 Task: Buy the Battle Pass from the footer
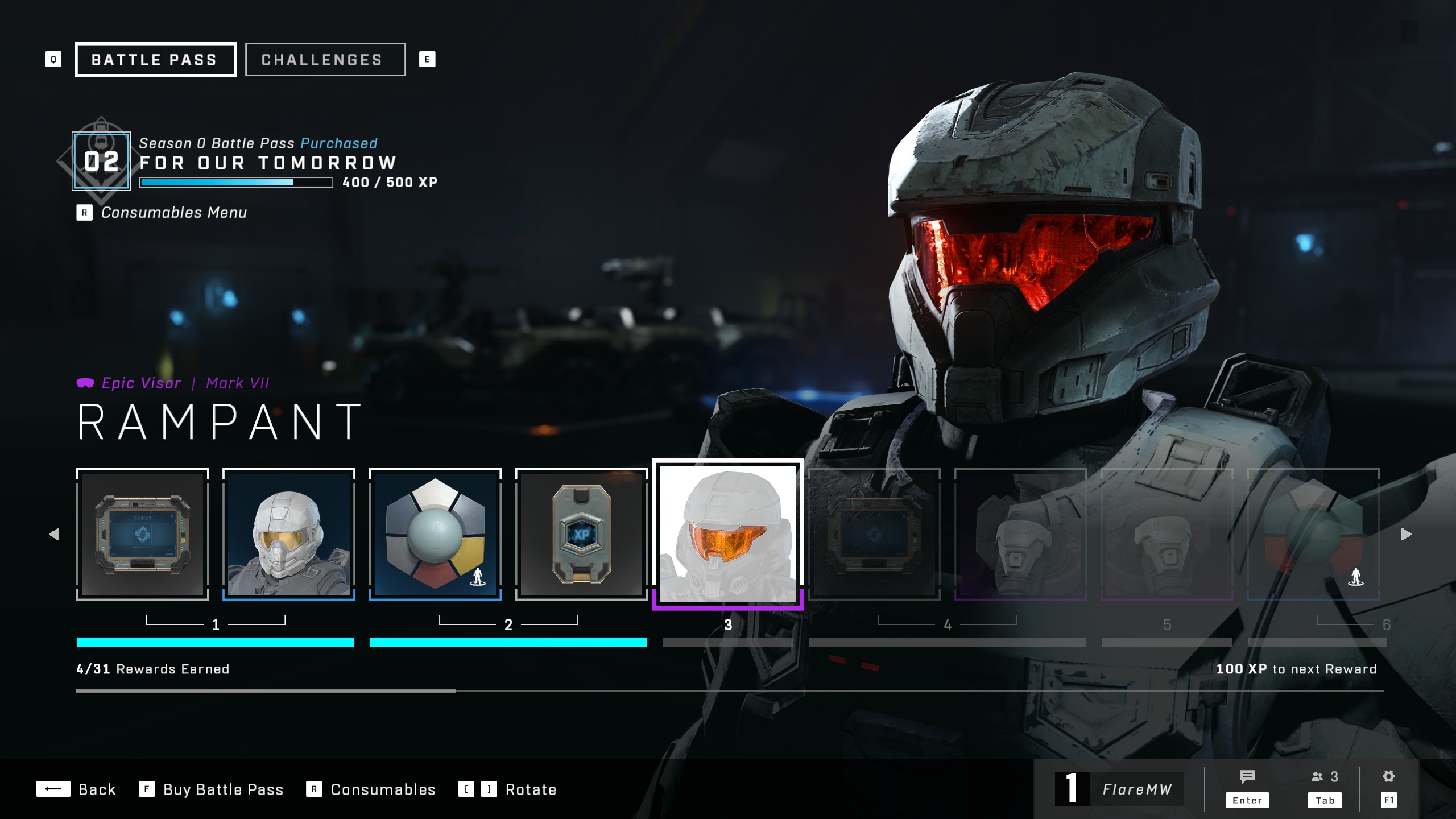click(x=212, y=789)
